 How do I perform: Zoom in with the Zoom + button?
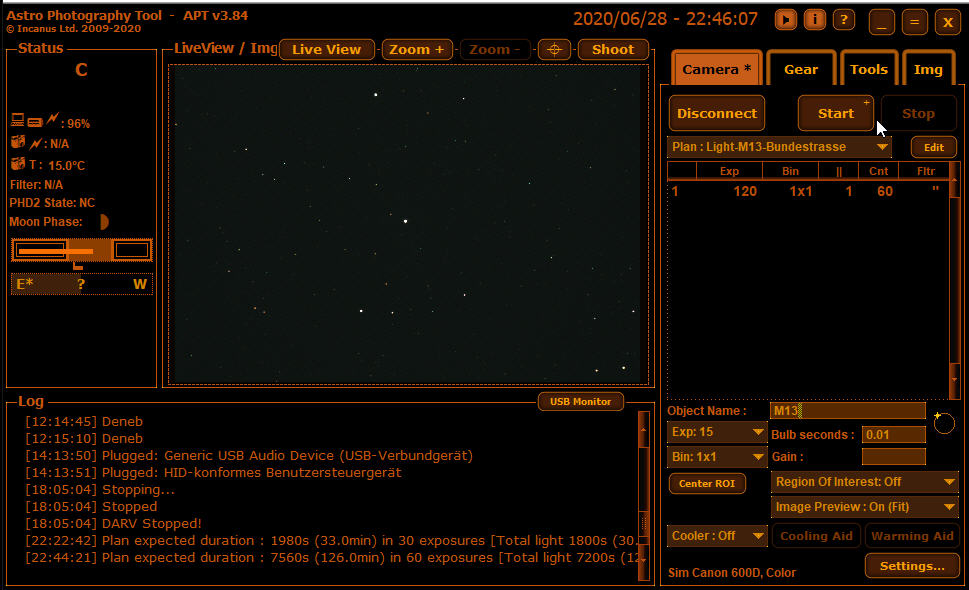(x=416, y=50)
